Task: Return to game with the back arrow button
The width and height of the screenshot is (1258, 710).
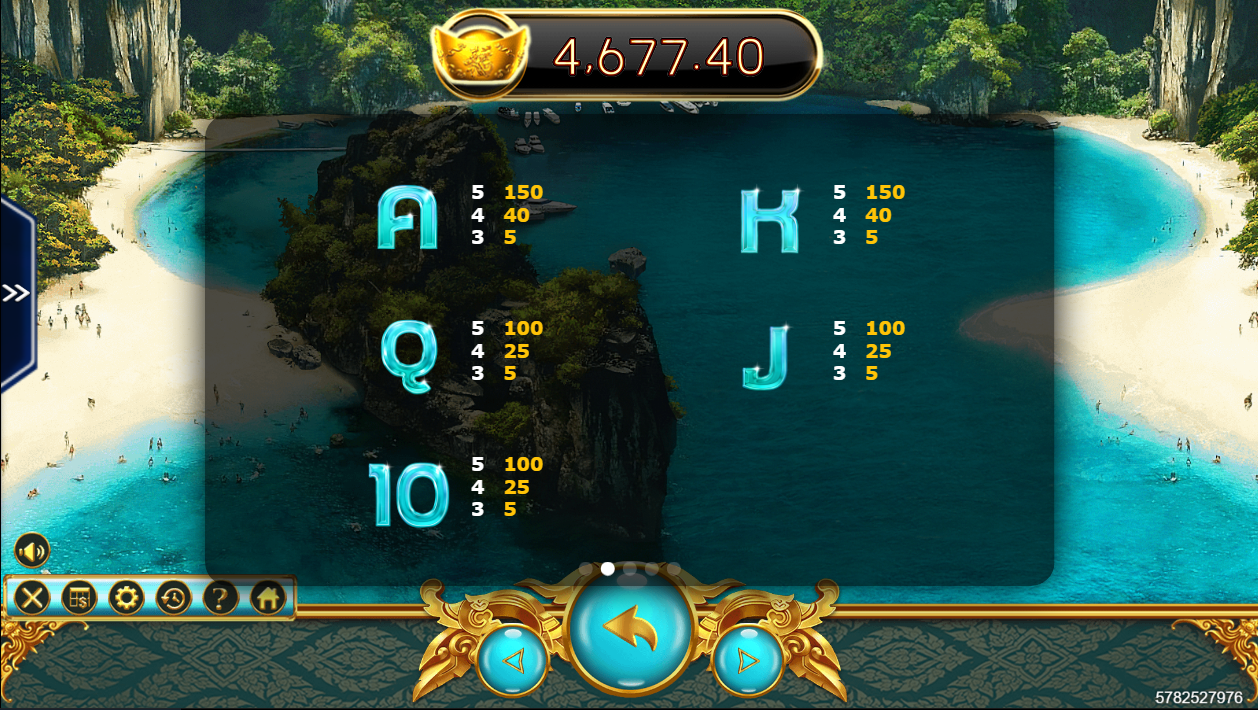Action: 630,629
